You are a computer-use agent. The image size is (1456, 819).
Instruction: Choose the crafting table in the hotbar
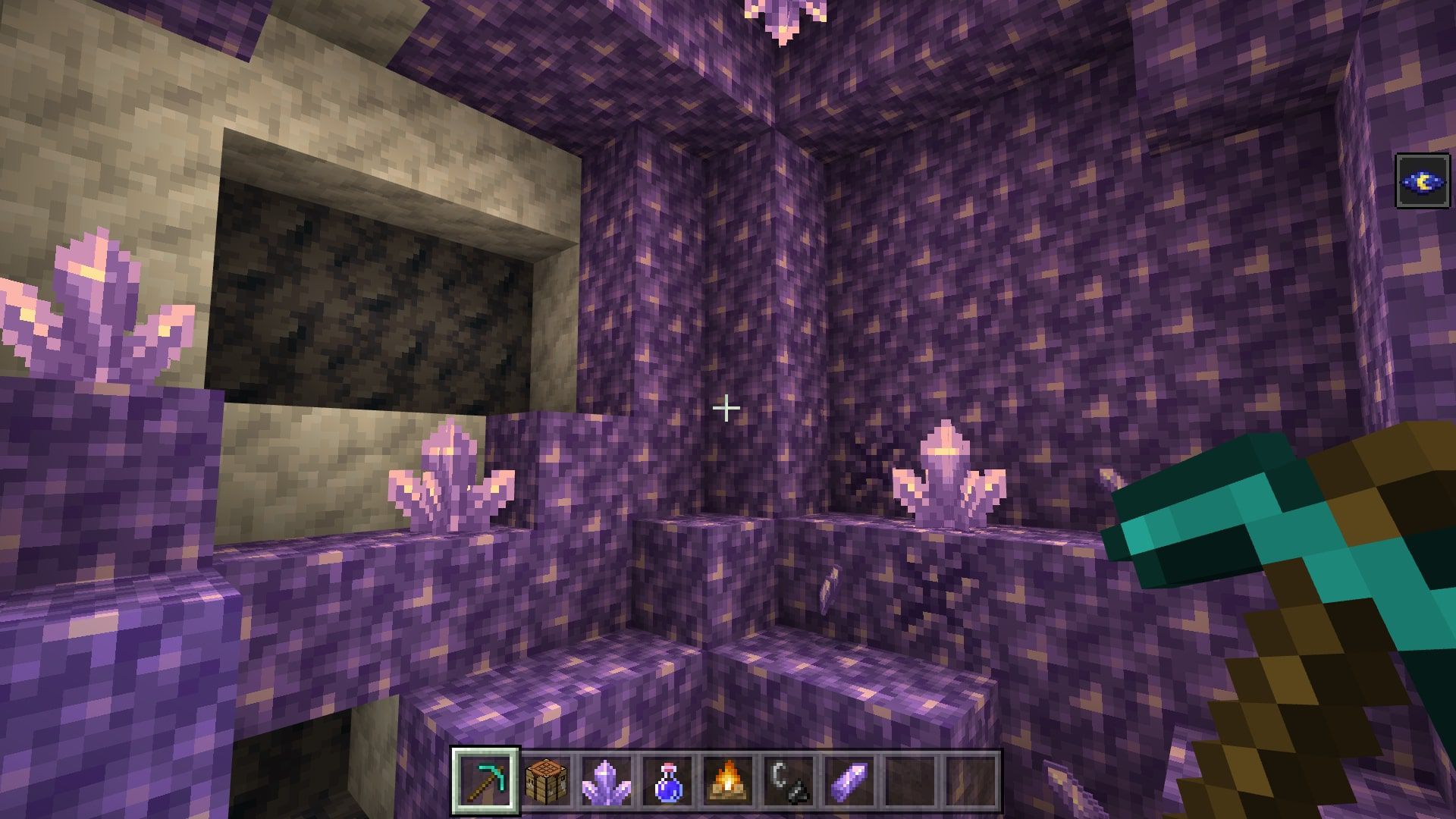click(x=546, y=781)
